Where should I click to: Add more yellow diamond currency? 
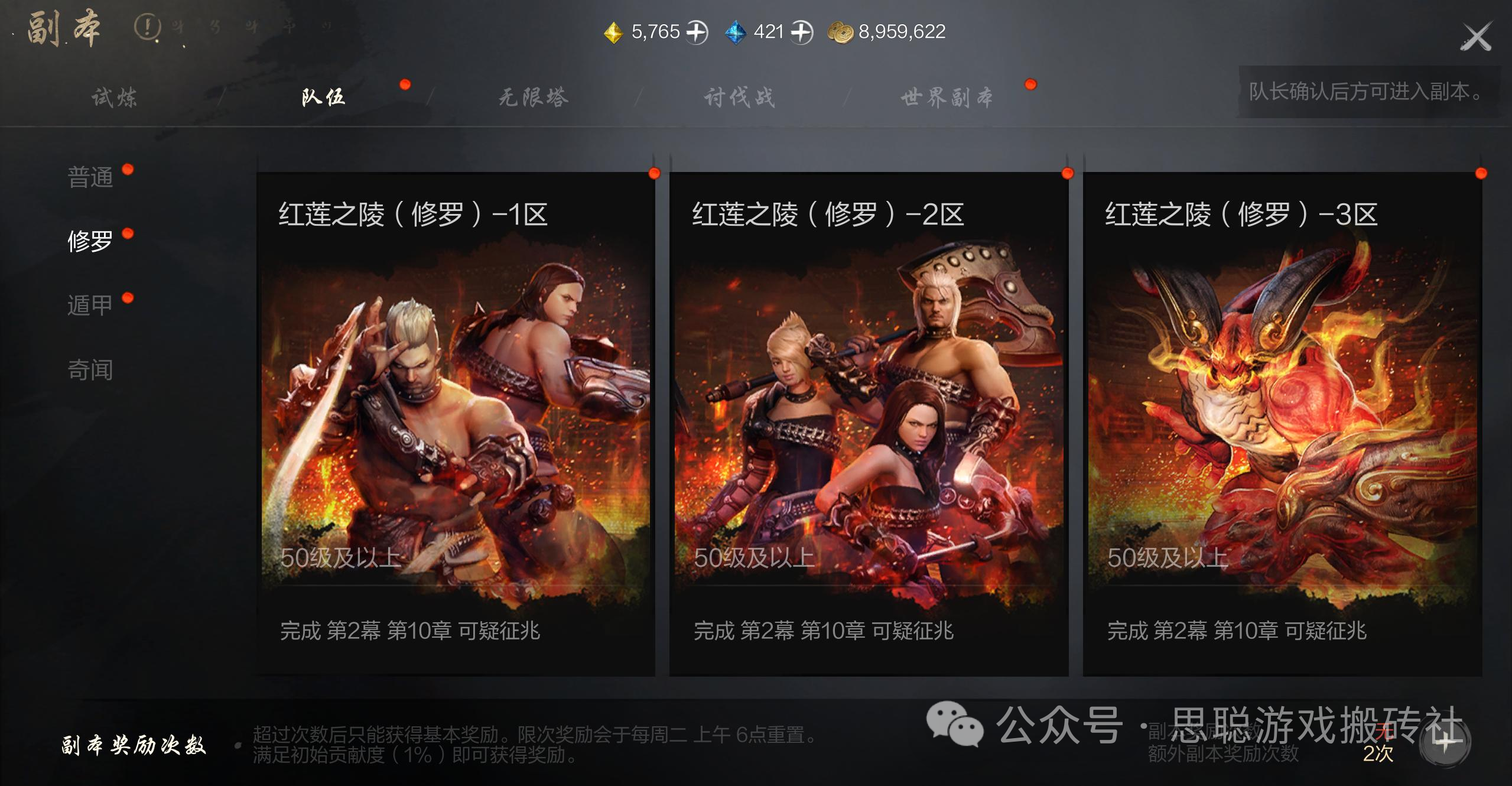tap(697, 32)
